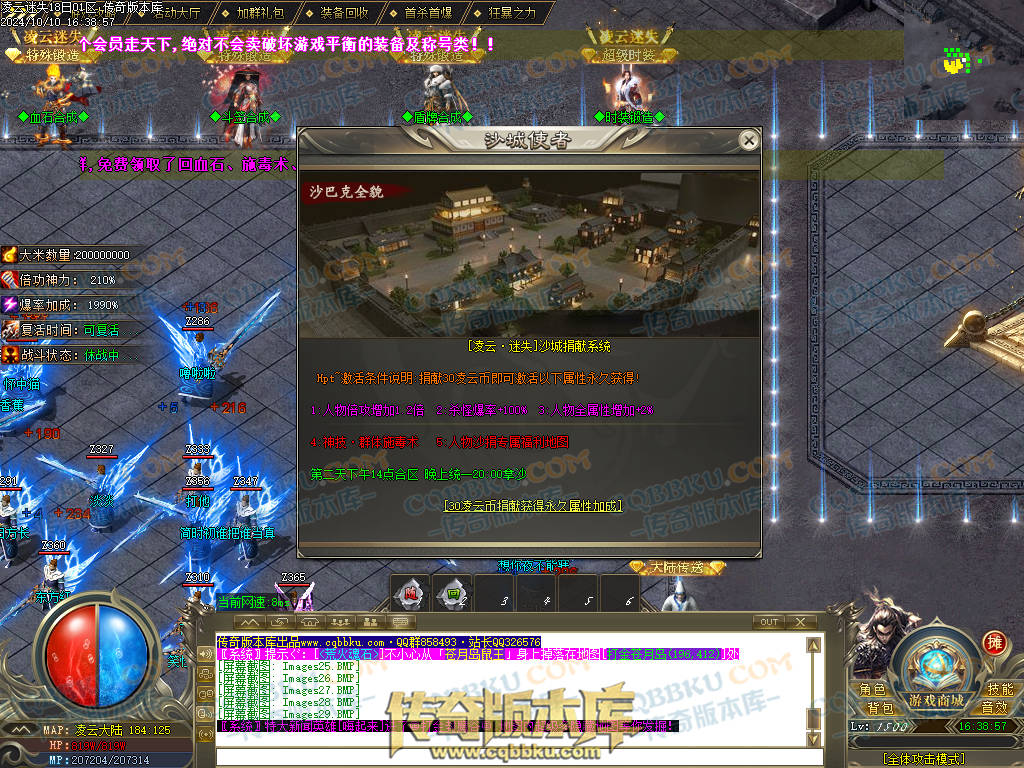Click the 30凌云币捐献获得永久属性加成 link
Screen dimensions: 1024x768
[x=532, y=506]
